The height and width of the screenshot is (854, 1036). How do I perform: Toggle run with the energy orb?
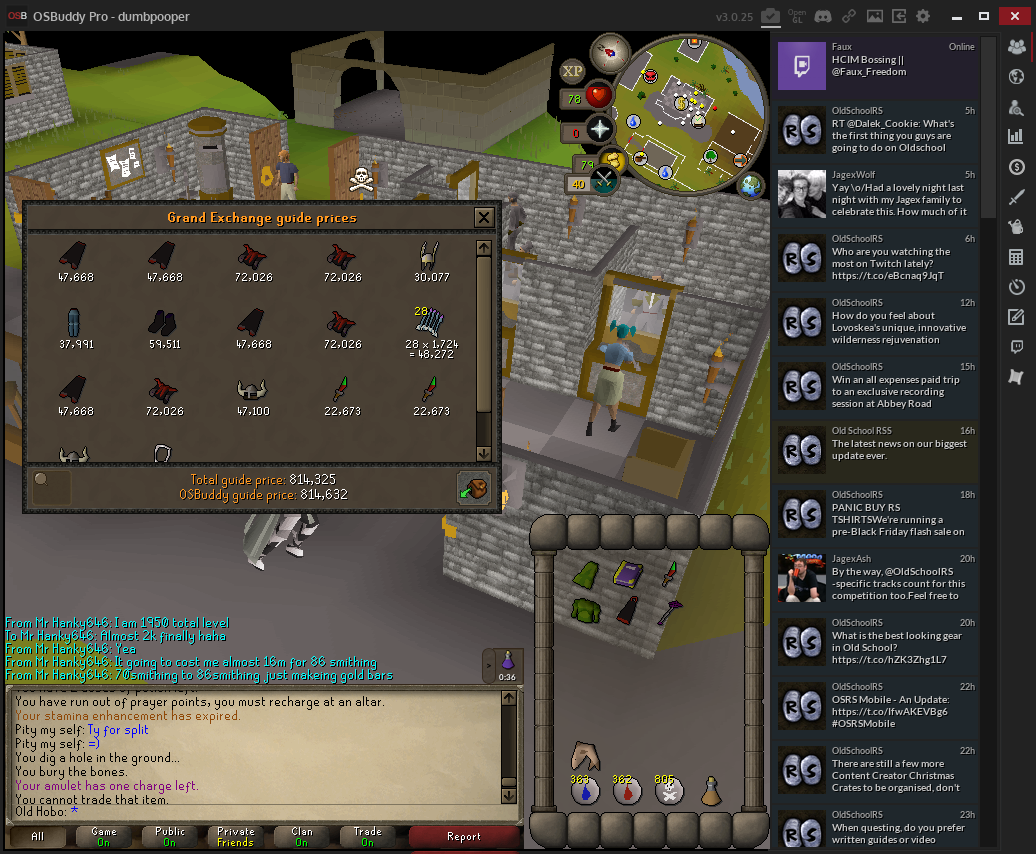(609, 161)
